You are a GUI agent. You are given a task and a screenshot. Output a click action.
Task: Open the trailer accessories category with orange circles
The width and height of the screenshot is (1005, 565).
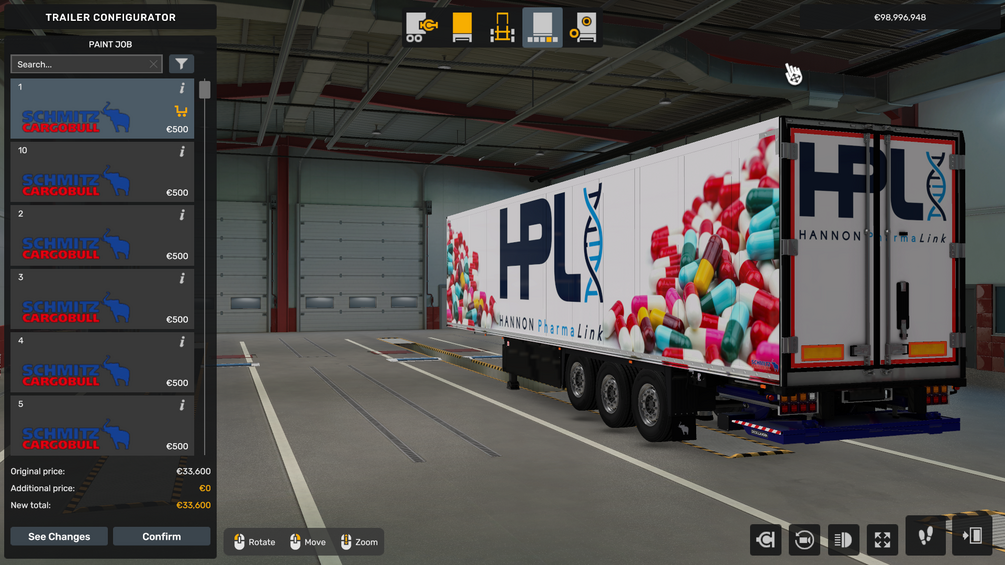pyautogui.click(x=583, y=27)
